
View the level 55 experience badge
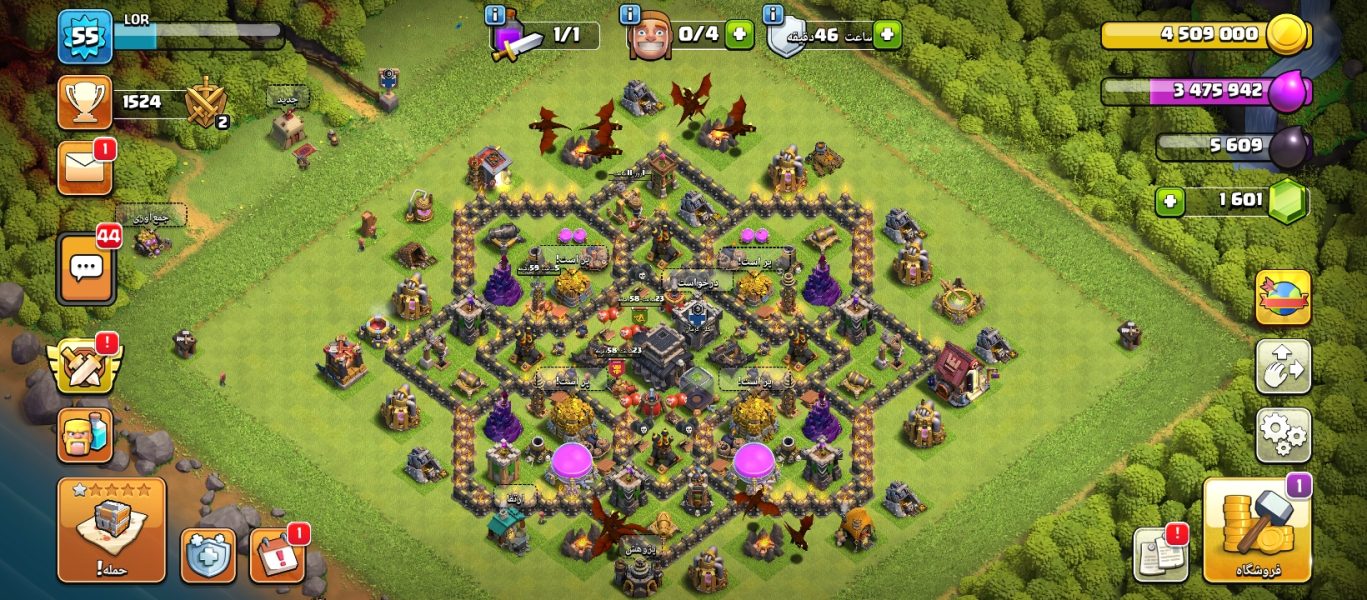coord(84,37)
